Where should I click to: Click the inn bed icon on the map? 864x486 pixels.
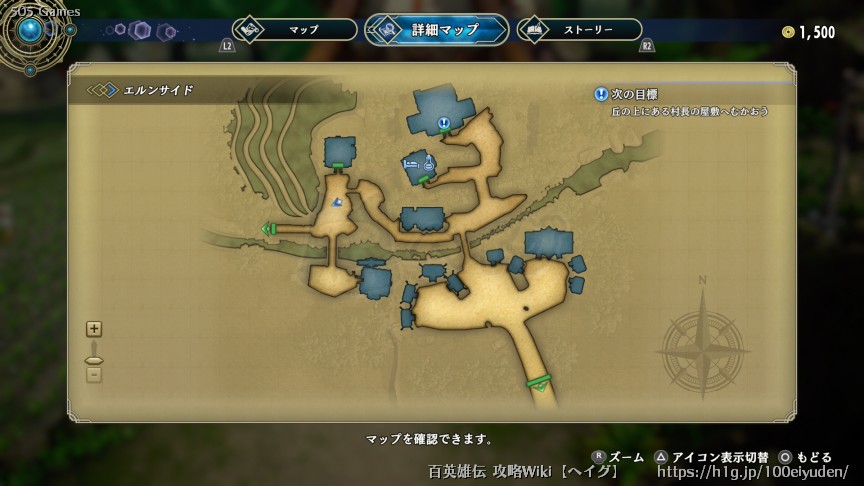coord(410,162)
